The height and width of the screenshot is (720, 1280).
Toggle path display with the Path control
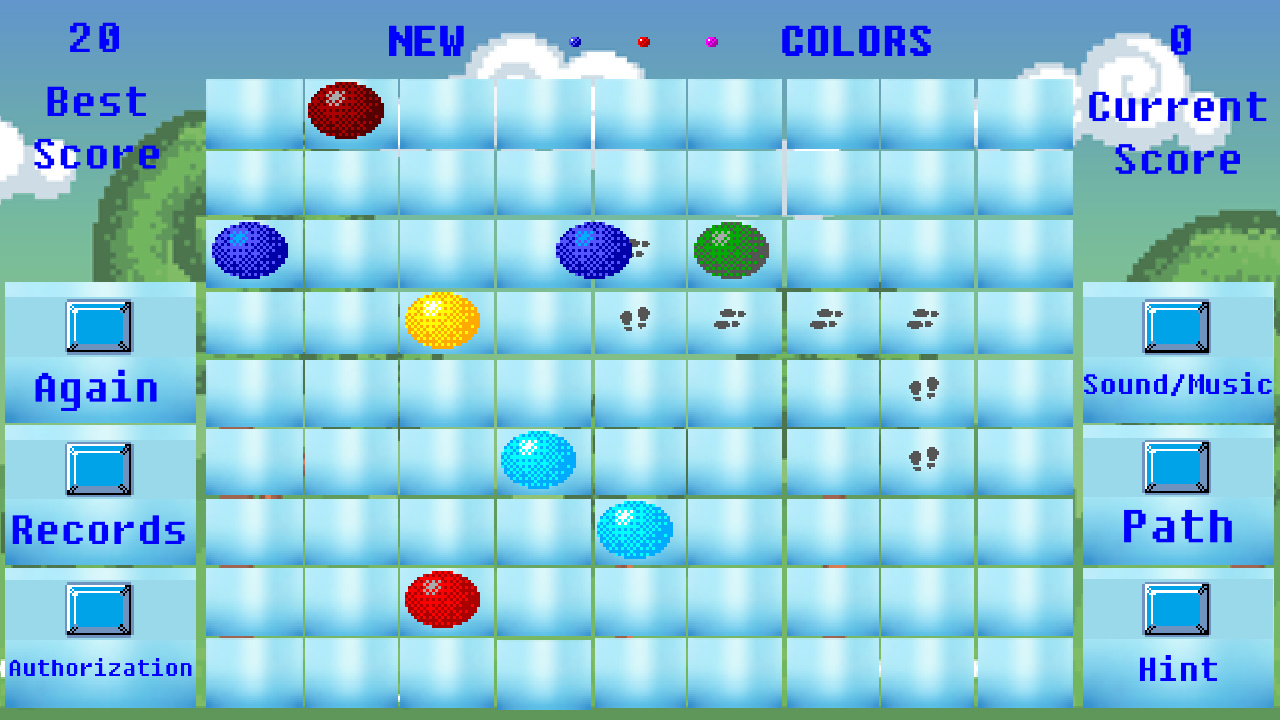pyautogui.click(x=1178, y=467)
